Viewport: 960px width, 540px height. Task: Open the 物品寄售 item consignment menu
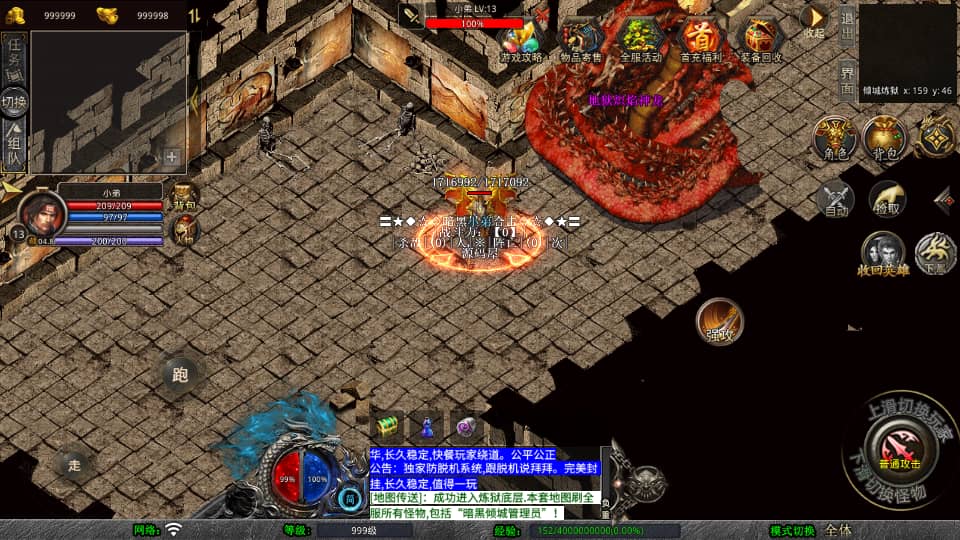[580, 40]
